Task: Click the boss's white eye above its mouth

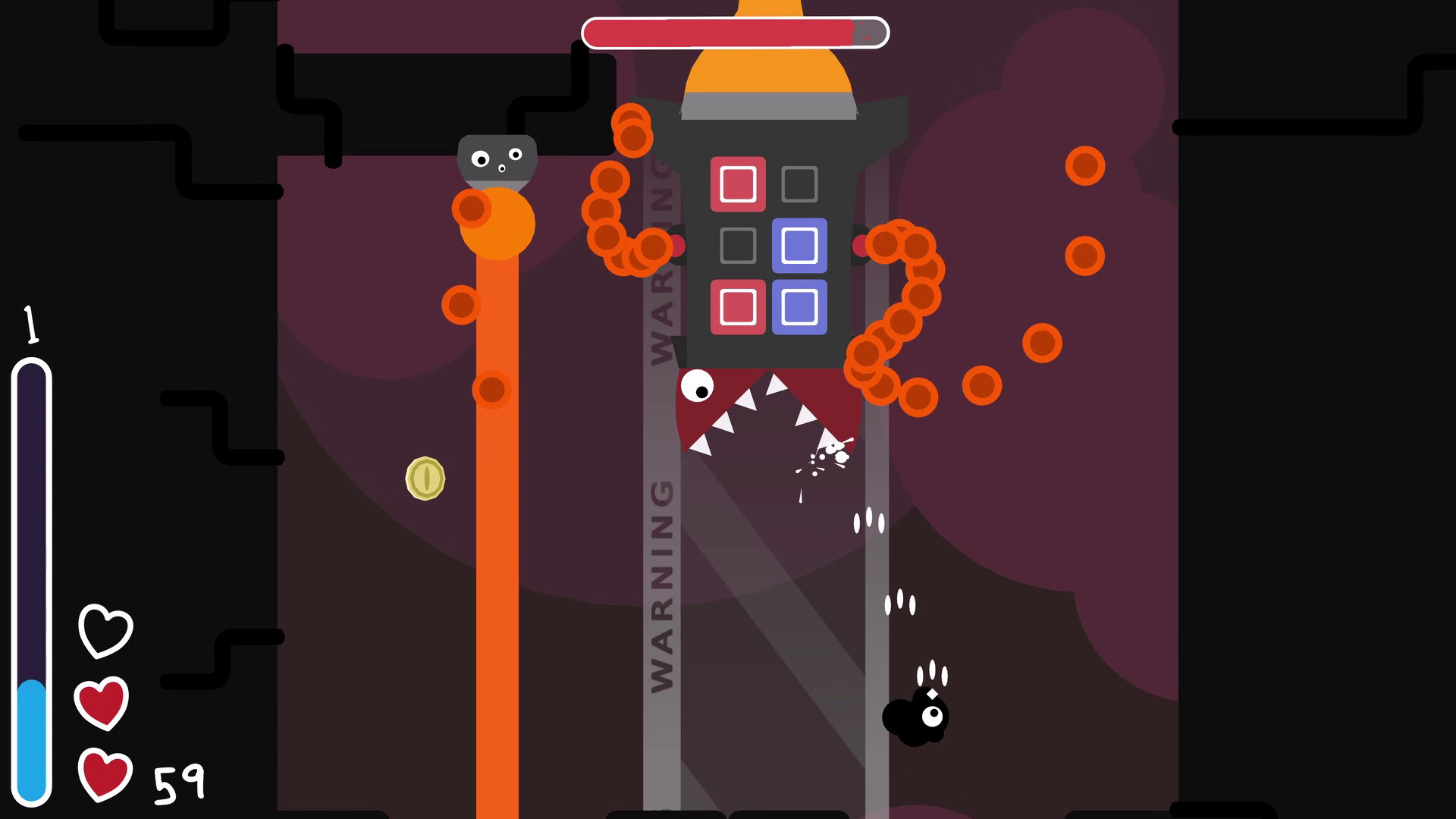Action: (700, 387)
